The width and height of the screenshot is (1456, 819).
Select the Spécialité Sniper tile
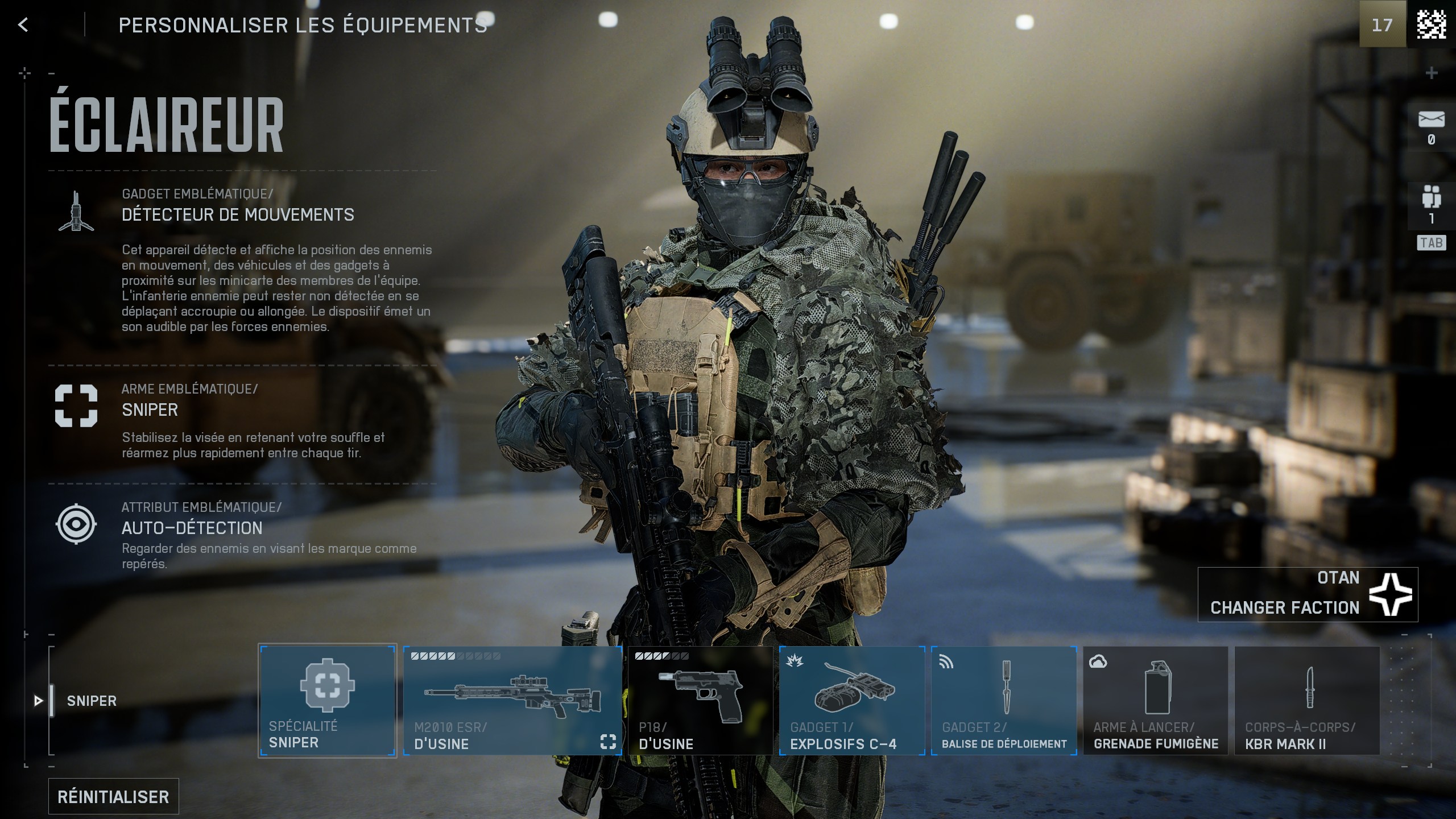[328, 700]
